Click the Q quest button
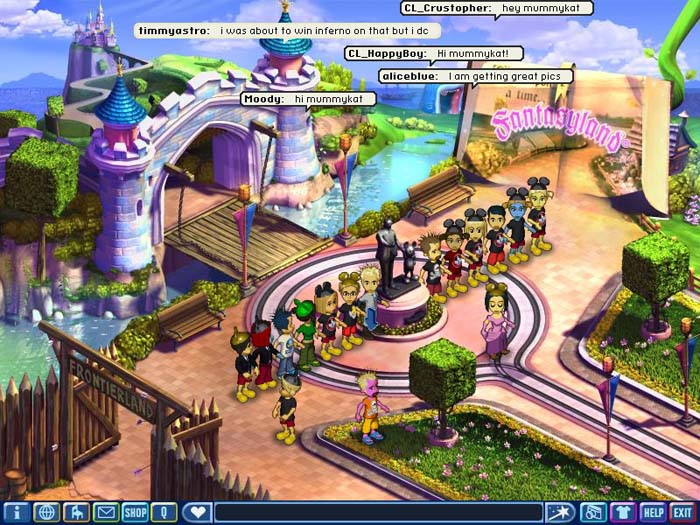Viewport: 700px width, 525px height. 164,513
